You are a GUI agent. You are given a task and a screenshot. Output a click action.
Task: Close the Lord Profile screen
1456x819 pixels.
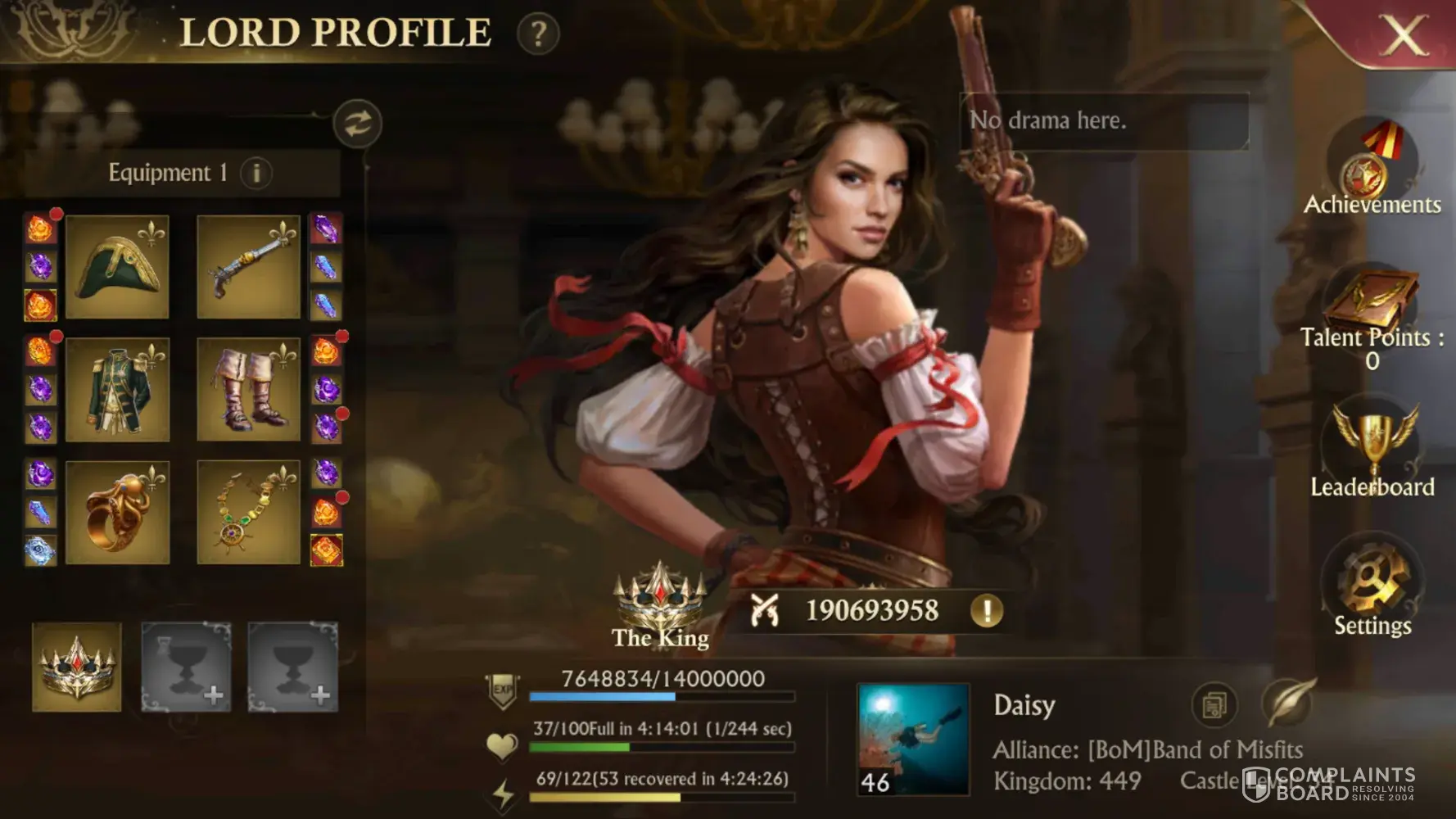1403,34
